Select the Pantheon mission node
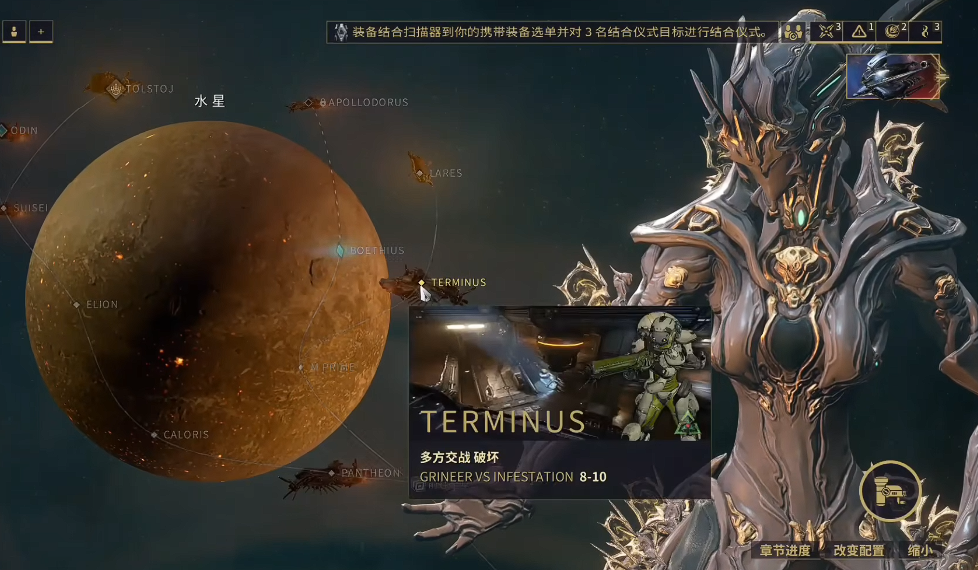 point(333,473)
